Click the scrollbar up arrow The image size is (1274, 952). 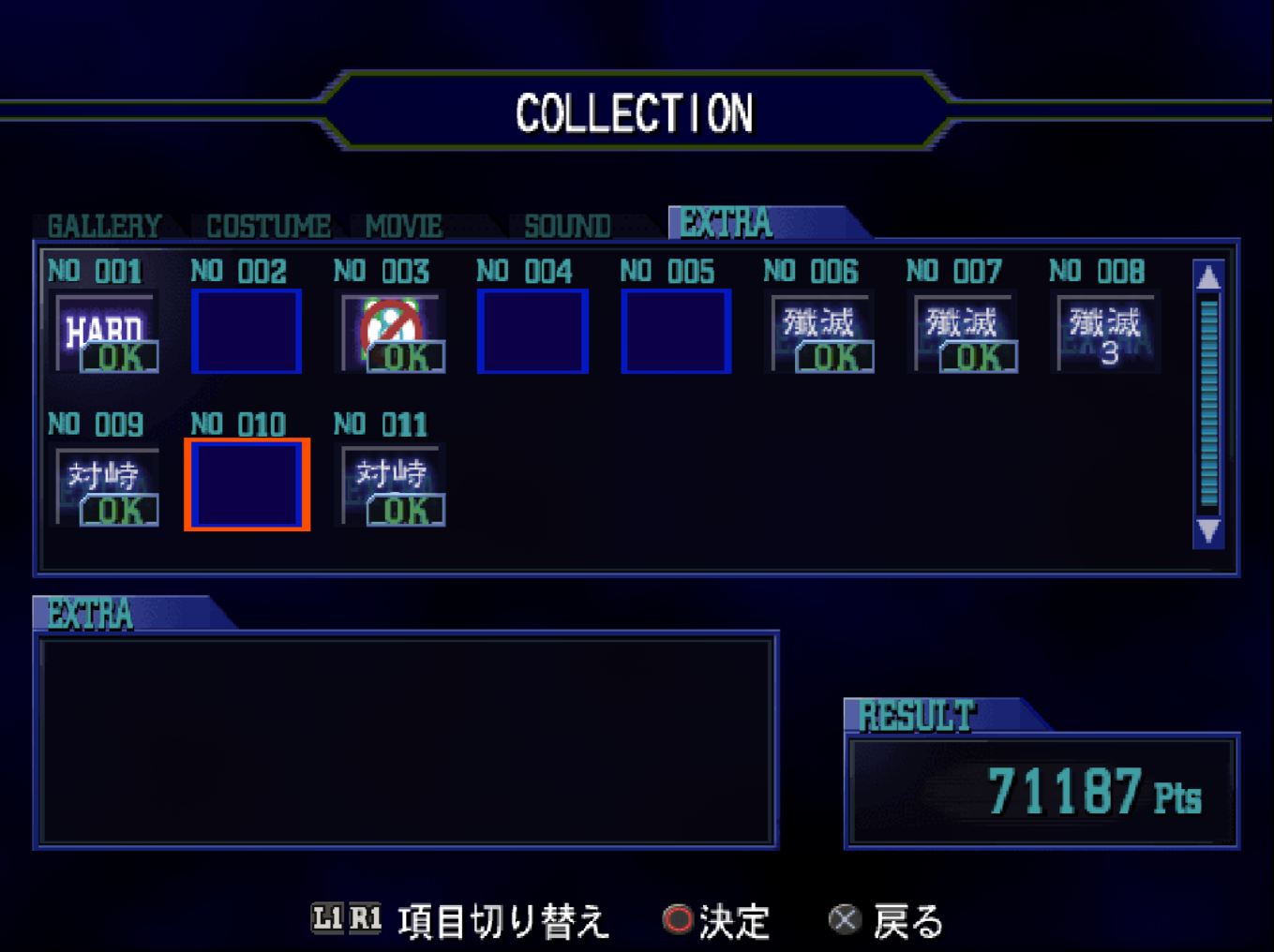click(x=1208, y=277)
